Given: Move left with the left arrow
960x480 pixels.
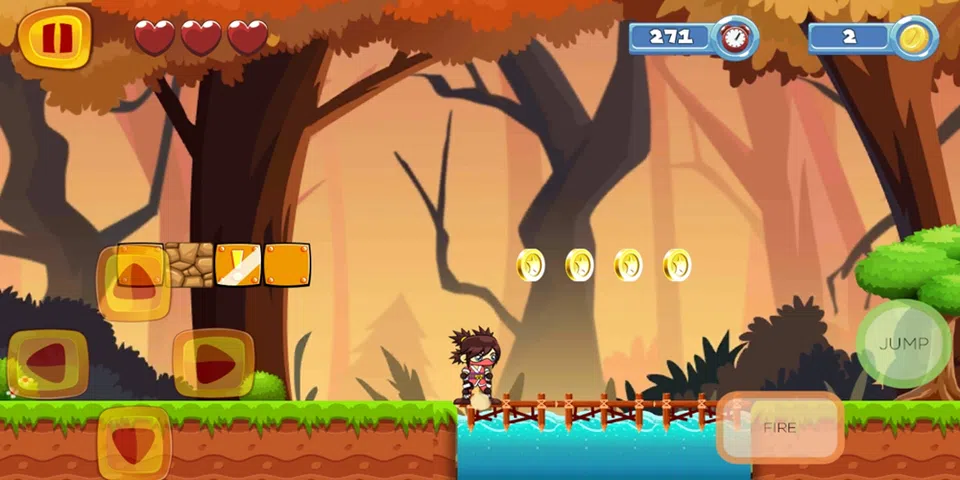Looking at the screenshot, I should [48, 364].
